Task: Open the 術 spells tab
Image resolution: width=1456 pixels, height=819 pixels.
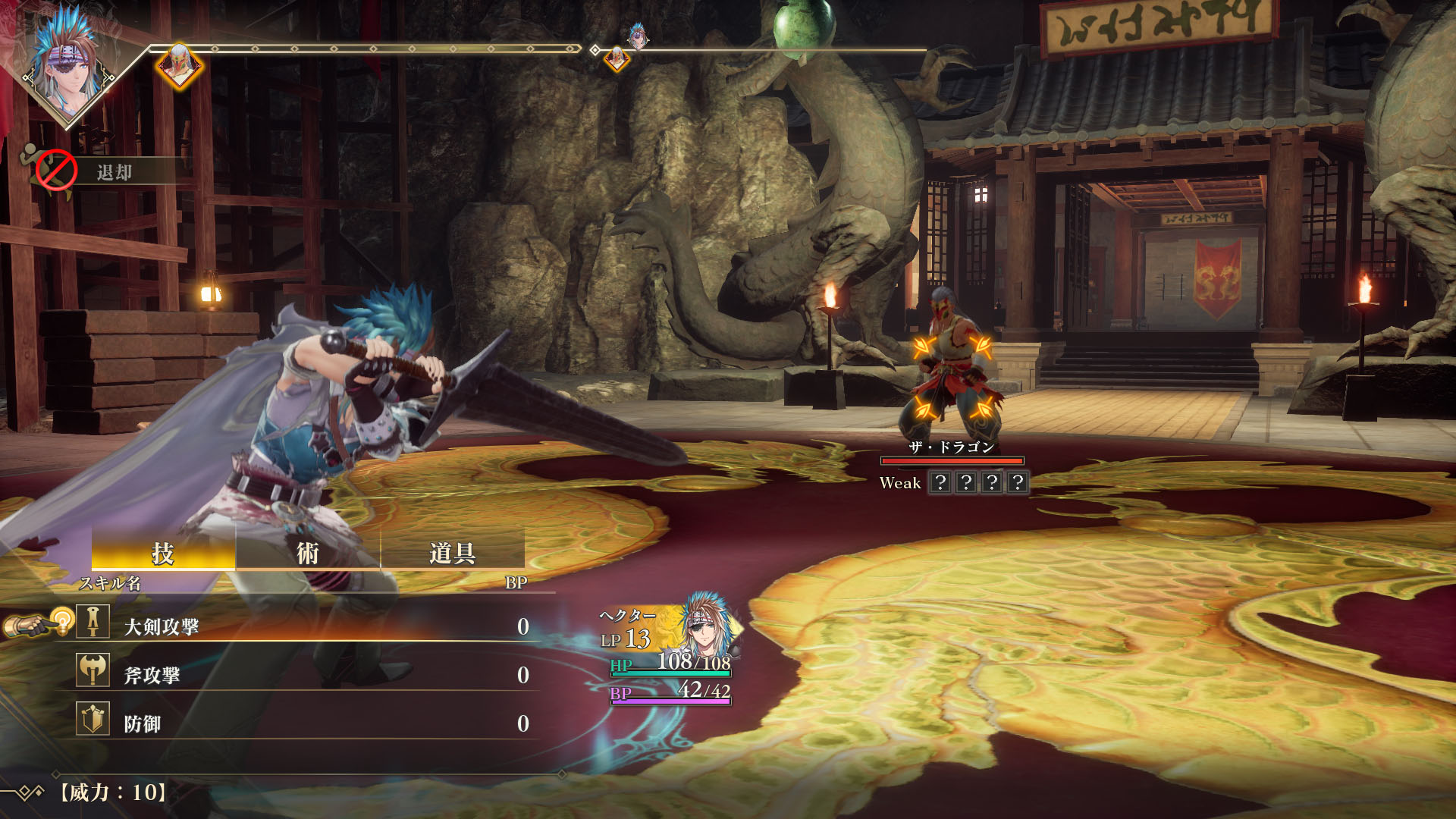Action: pos(307,553)
